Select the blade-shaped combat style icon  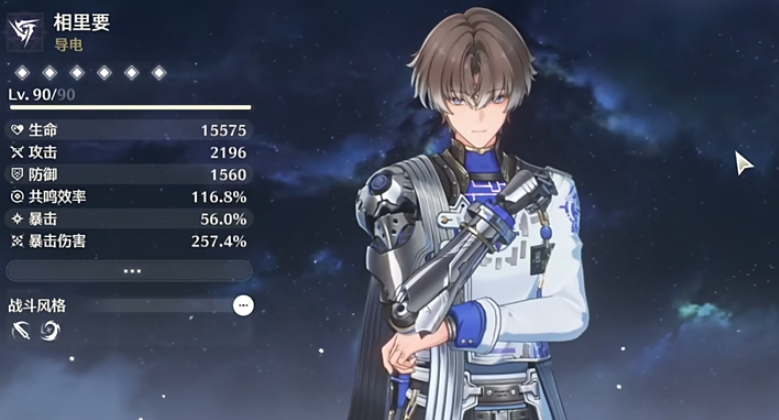[x=21, y=331]
